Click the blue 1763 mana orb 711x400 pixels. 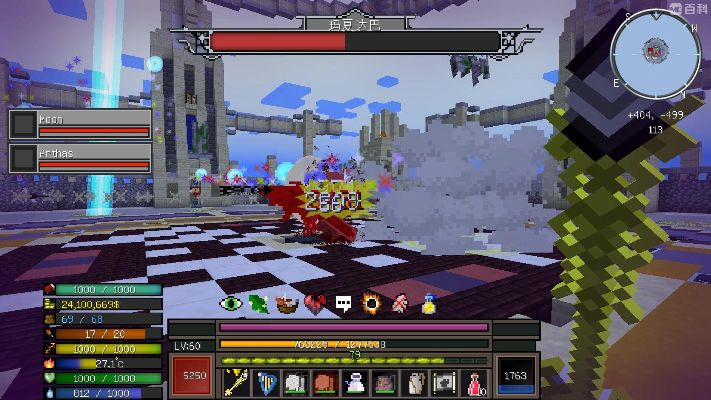tap(516, 377)
